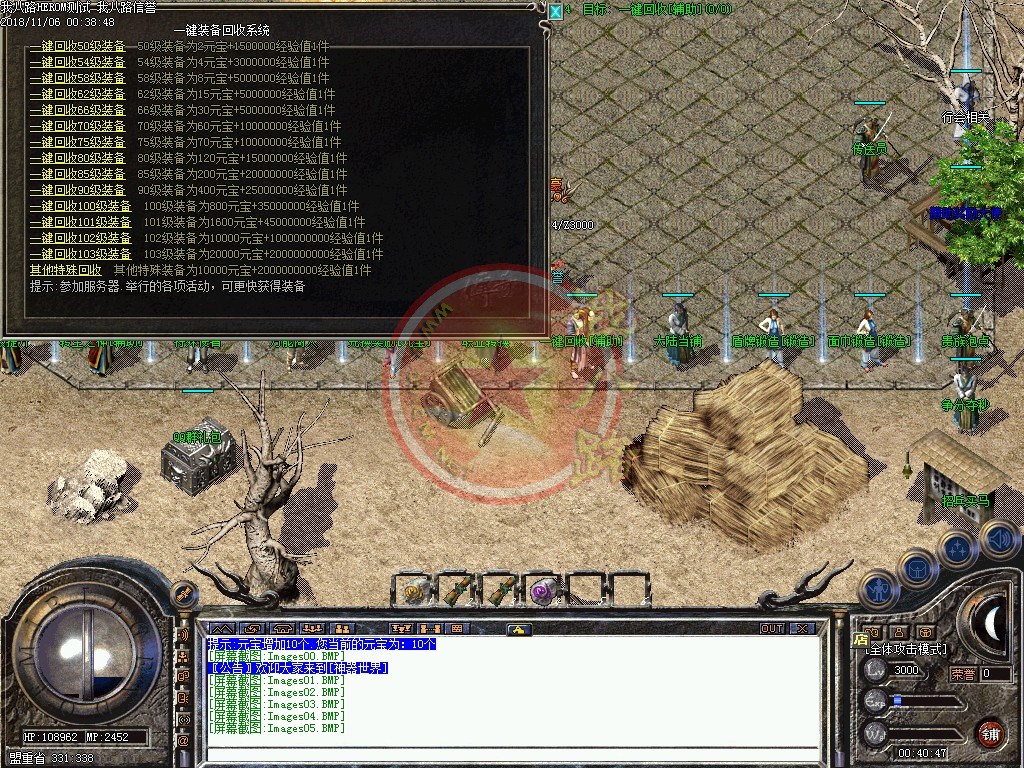Click the round speaker sound button
The width and height of the screenshot is (1024, 768).
(1000, 541)
